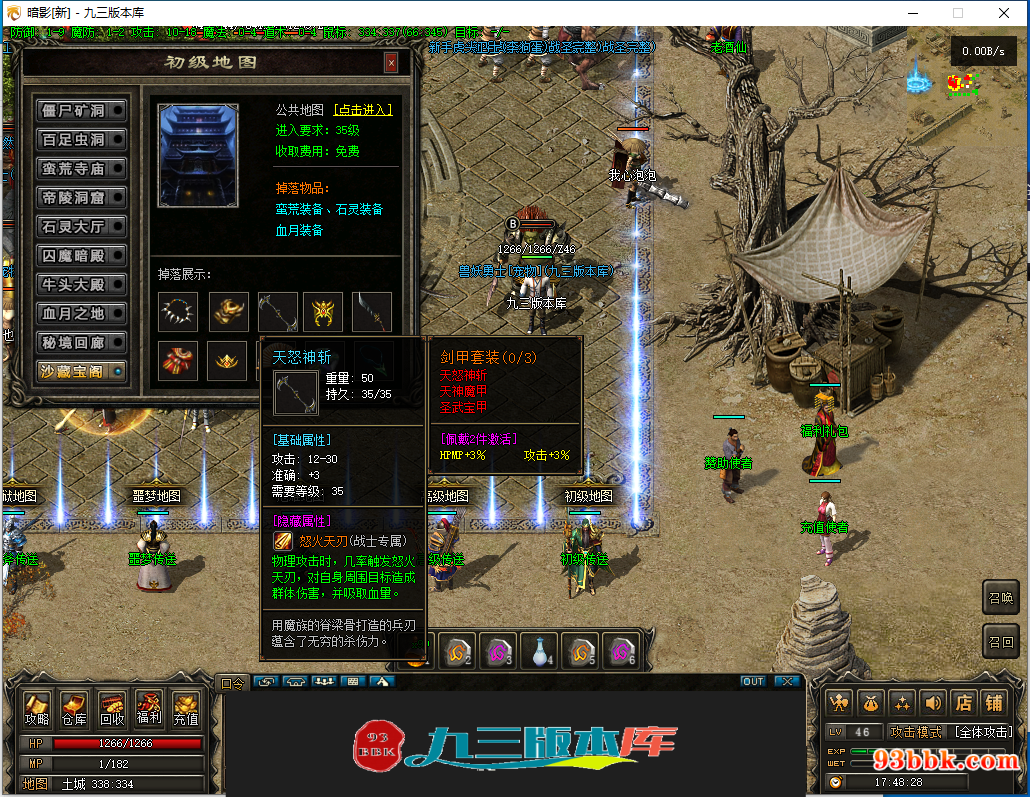Maximize the game window
The height and width of the screenshot is (797, 1030).
(957, 13)
